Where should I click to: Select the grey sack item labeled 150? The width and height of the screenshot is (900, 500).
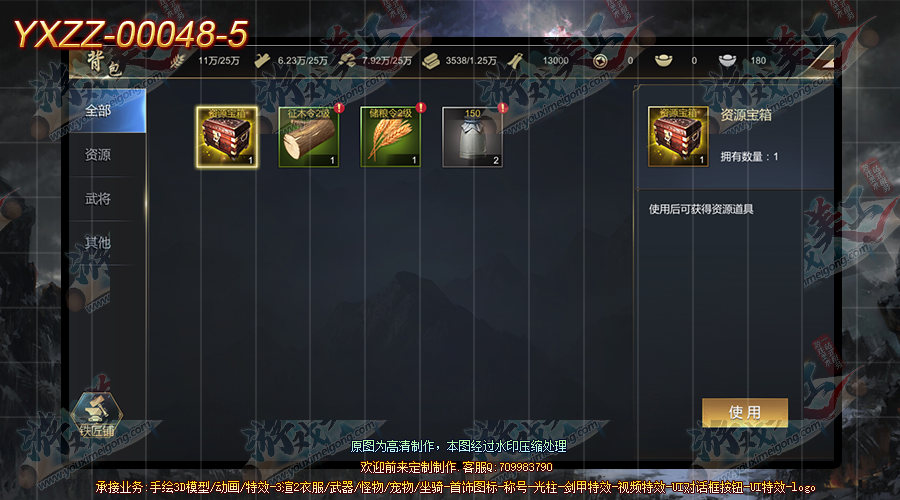(x=472, y=137)
